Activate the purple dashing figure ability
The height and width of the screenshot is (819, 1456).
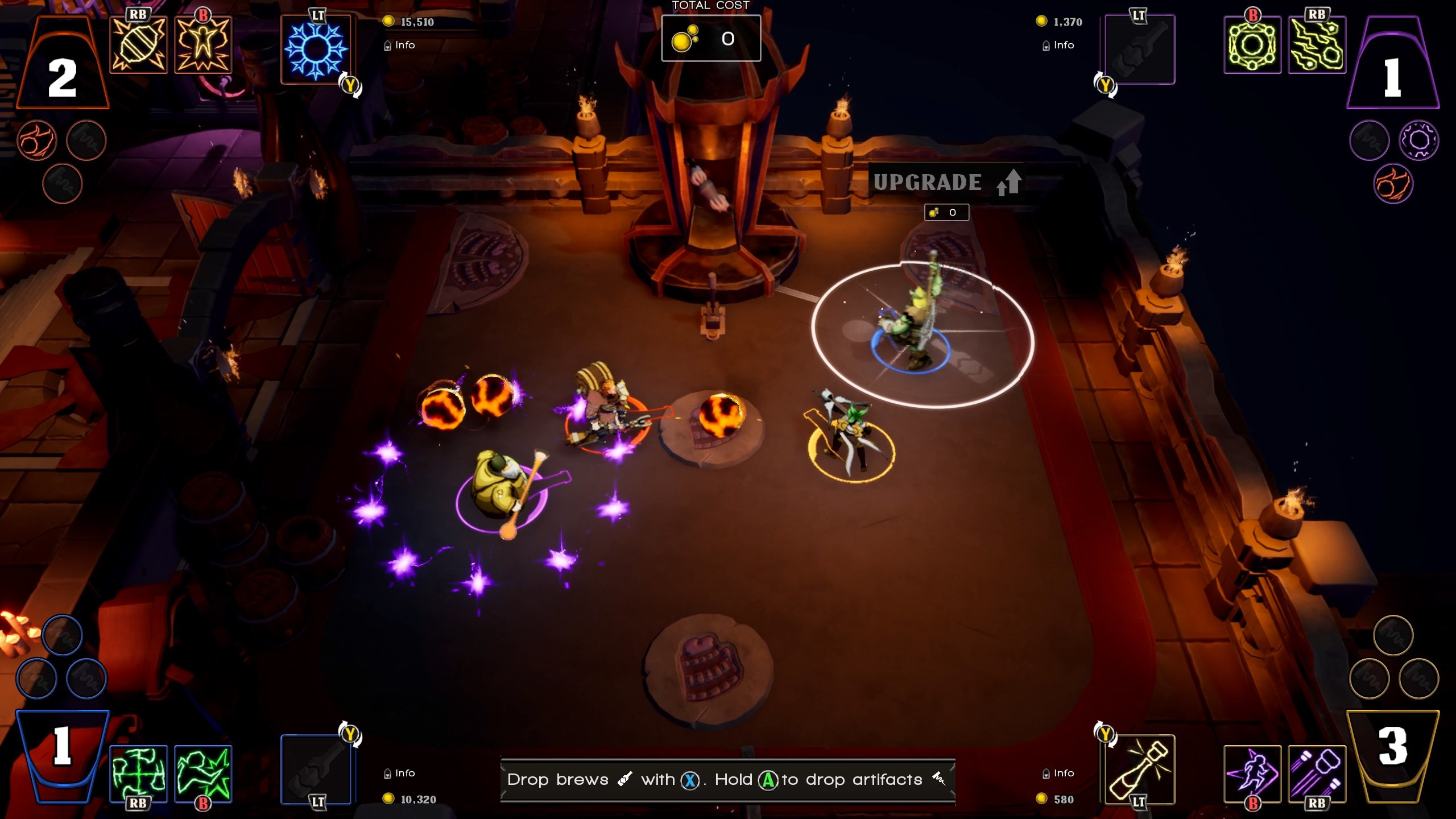(1252, 773)
